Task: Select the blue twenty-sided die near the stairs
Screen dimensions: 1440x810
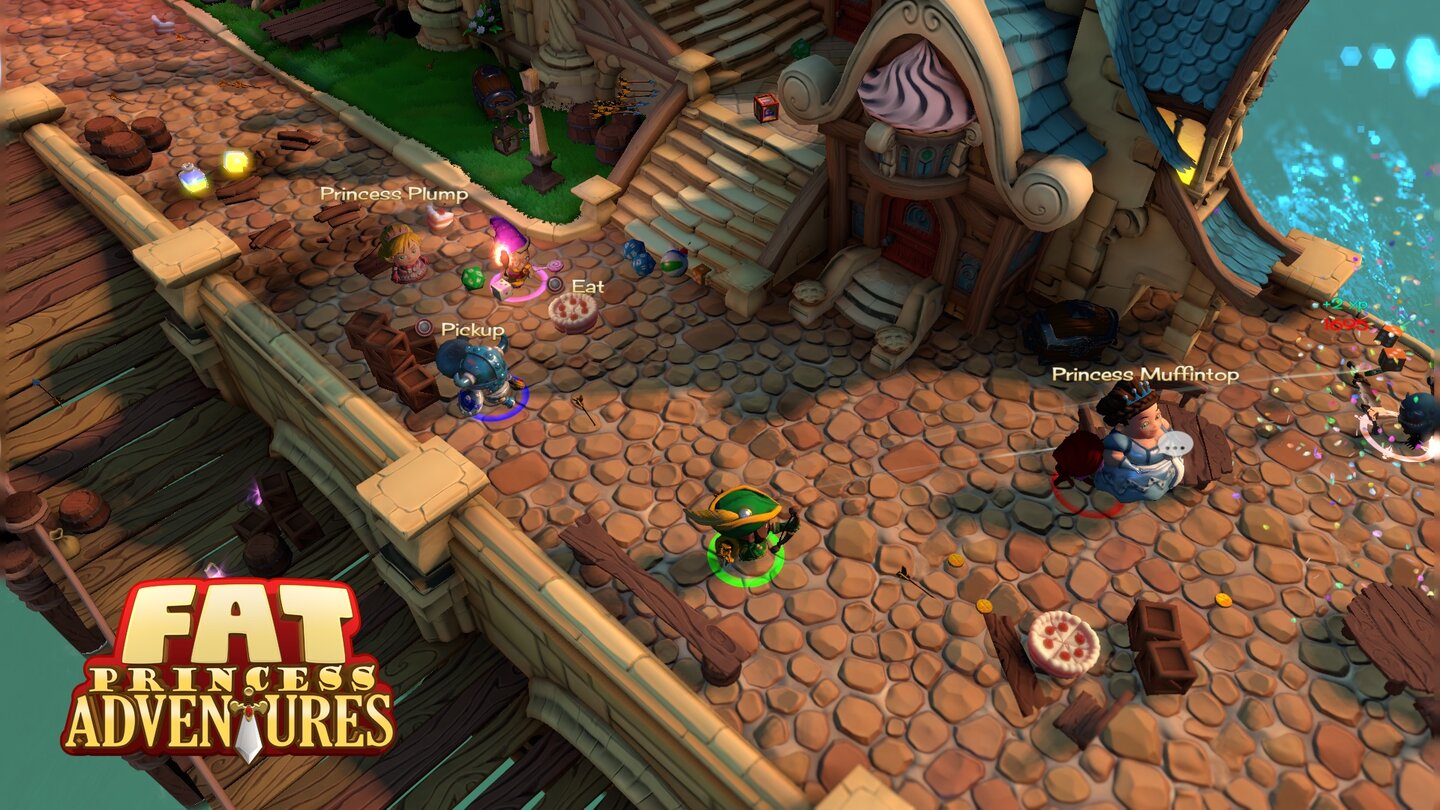Action: point(637,257)
